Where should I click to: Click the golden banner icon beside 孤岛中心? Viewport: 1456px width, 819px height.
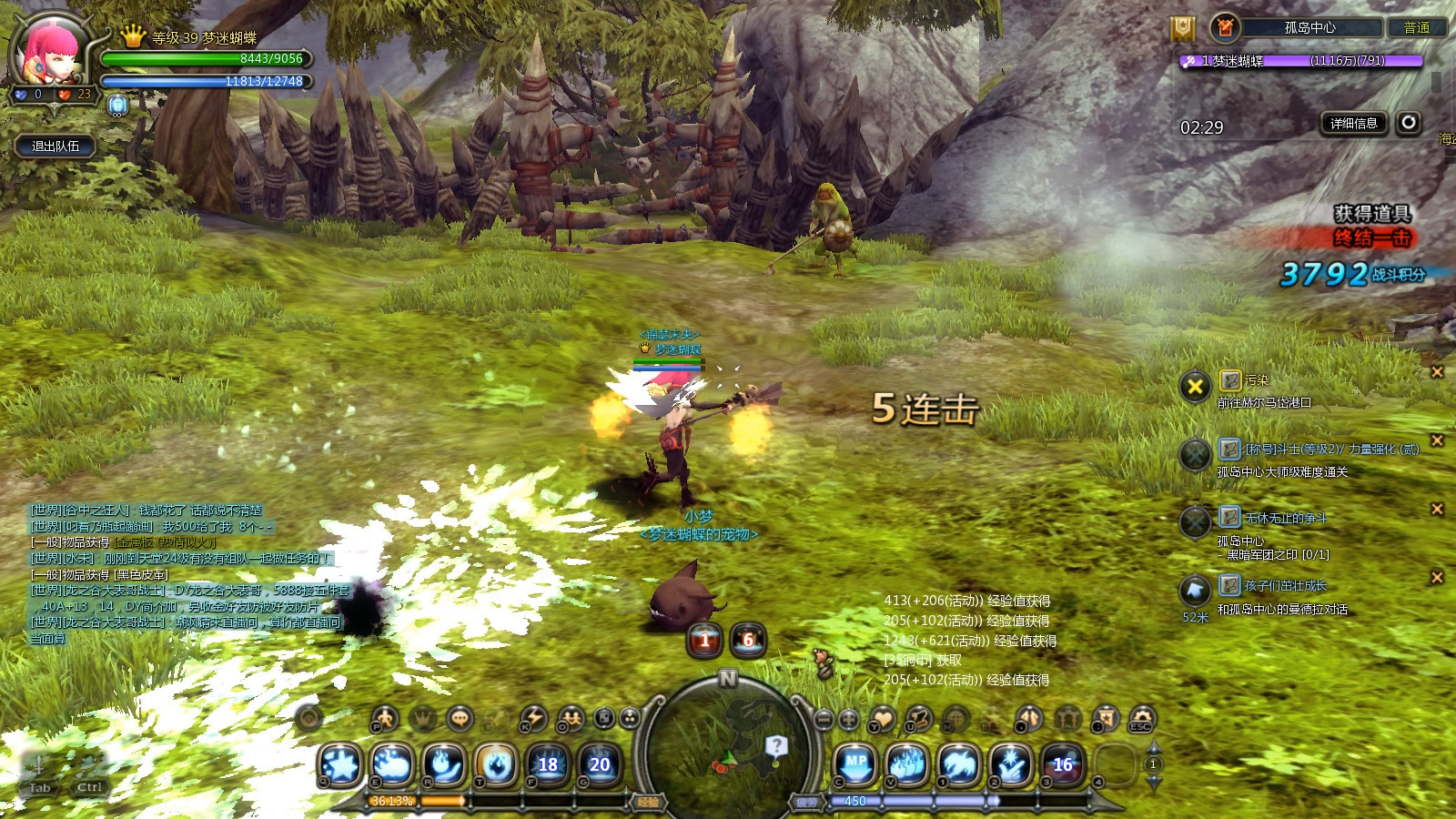coord(1182,28)
